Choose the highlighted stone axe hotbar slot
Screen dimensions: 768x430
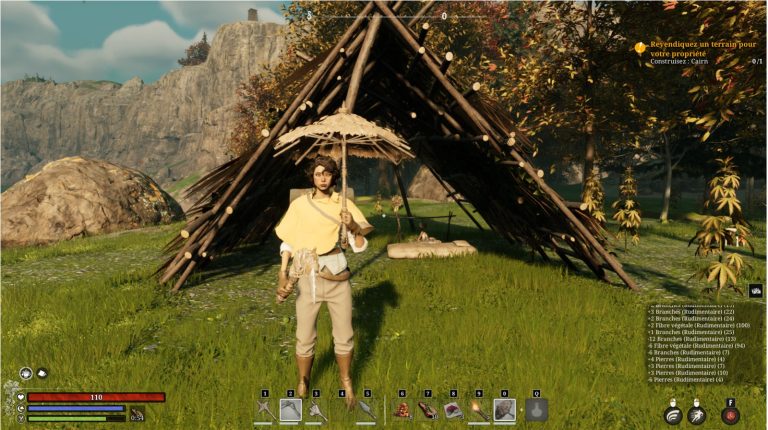290,410
